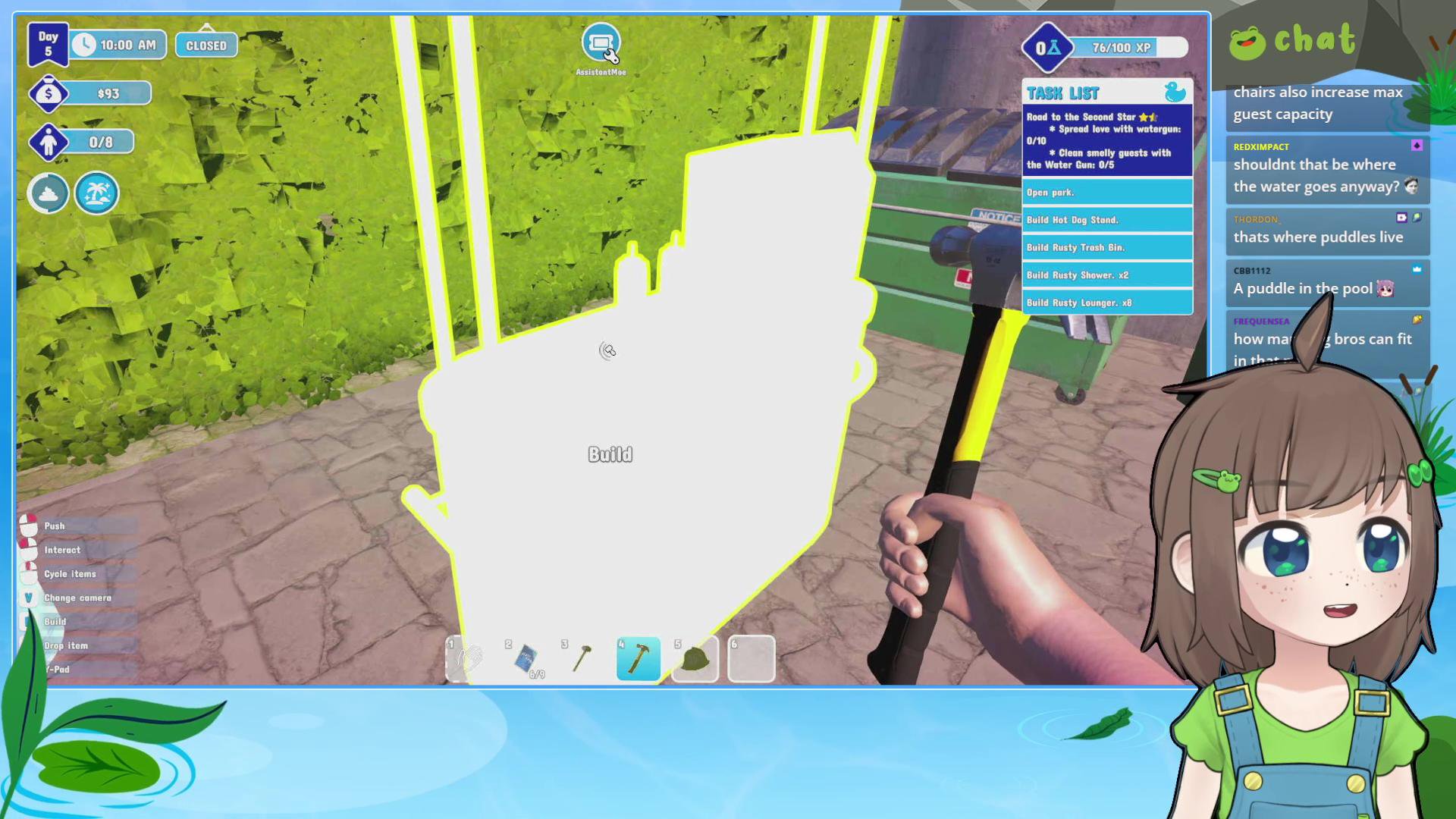Click the CLOSED status to open the park
1456x819 pixels.
tap(205, 45)
